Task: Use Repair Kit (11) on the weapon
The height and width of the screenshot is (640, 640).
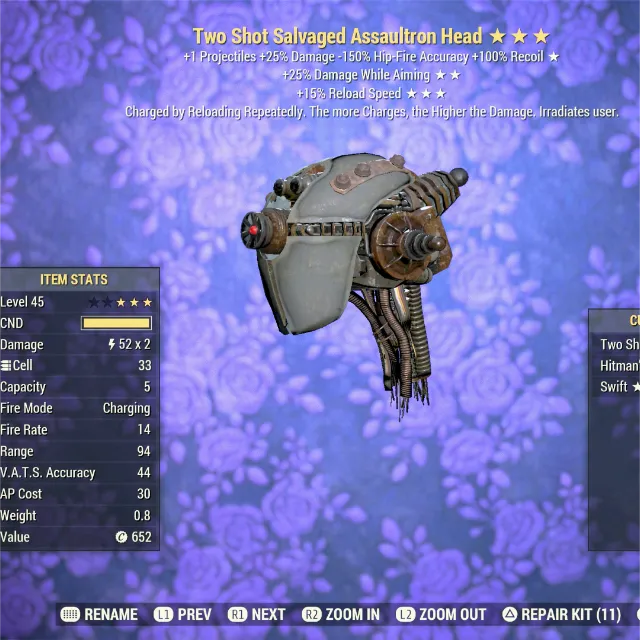Action: [562, 614]
